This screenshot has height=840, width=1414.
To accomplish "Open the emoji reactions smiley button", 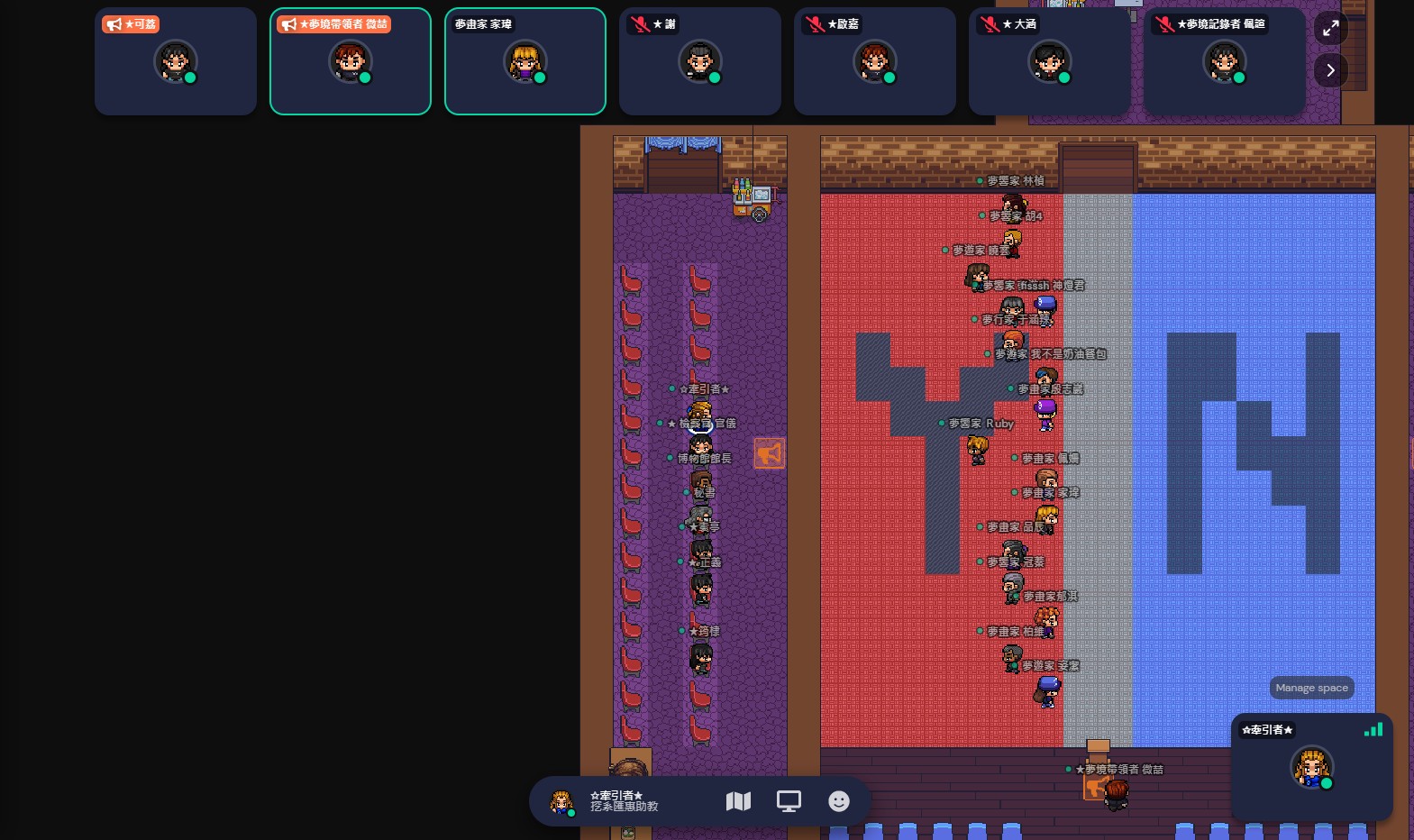I will tap(839, 801).
